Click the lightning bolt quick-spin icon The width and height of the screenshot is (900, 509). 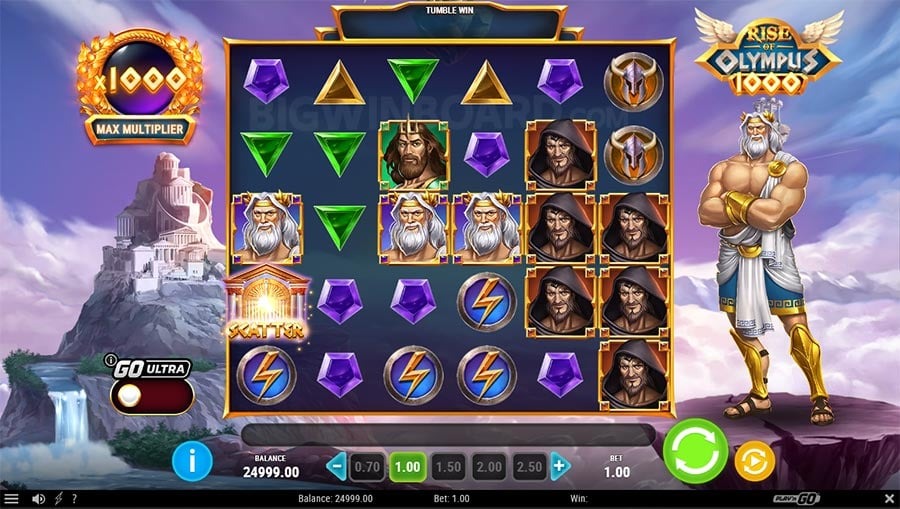pyautogui.click(x=57, y=499)
